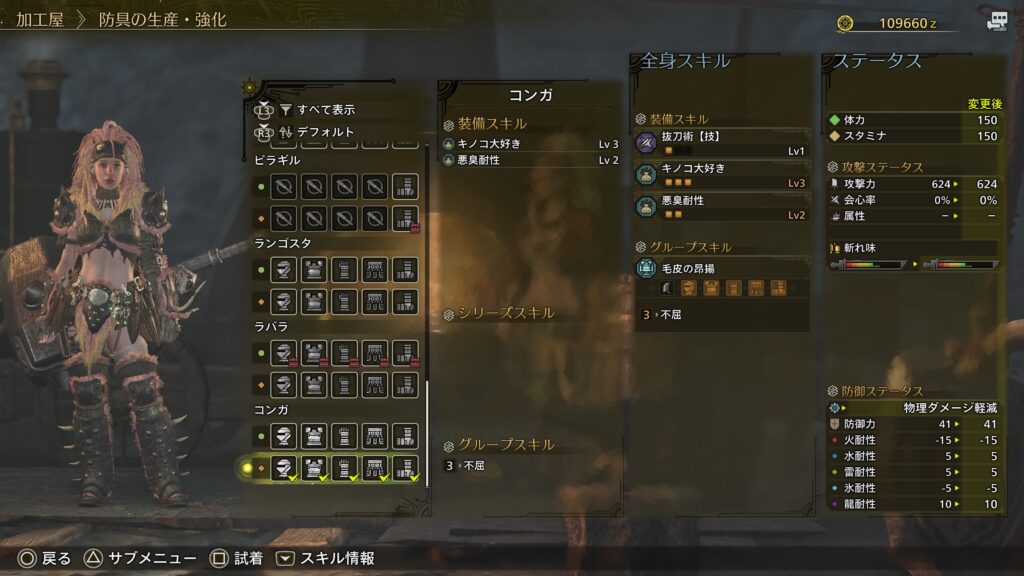Image resolution: width=1024 pixels, height=576 pixels.
Task: Select checkmarked Conga leg armor in highlighted row
Action: tap(404, 467)
